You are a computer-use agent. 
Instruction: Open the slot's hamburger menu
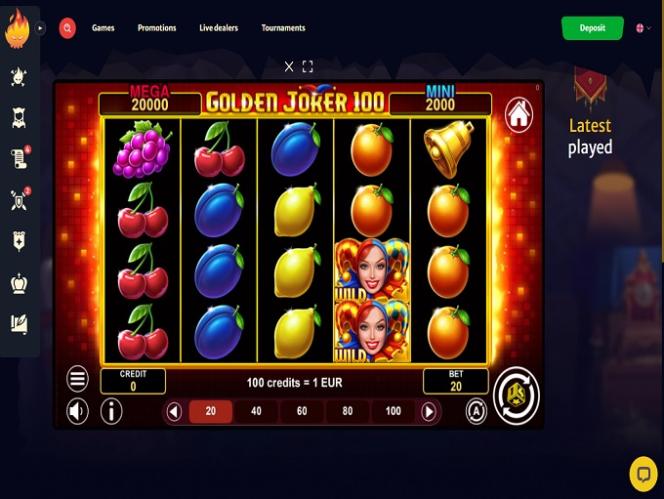78,378
